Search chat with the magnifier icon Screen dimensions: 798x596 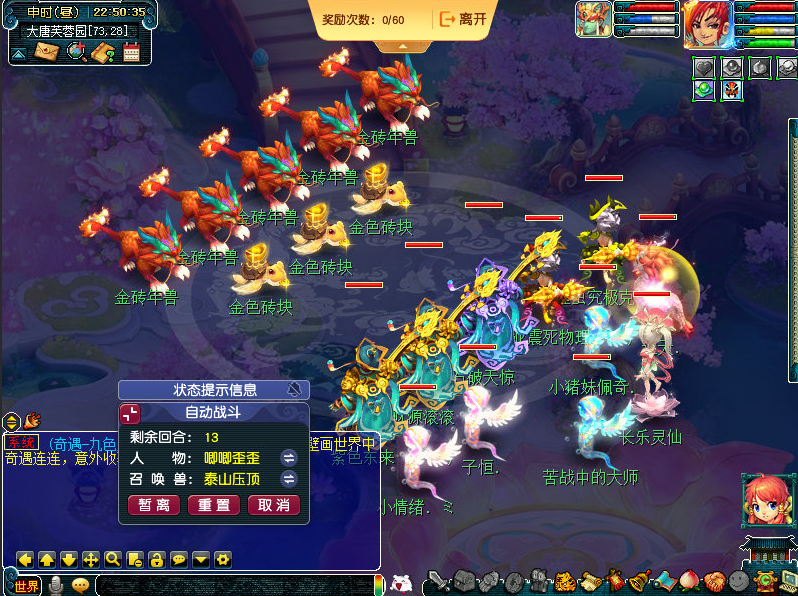point(112,559)
